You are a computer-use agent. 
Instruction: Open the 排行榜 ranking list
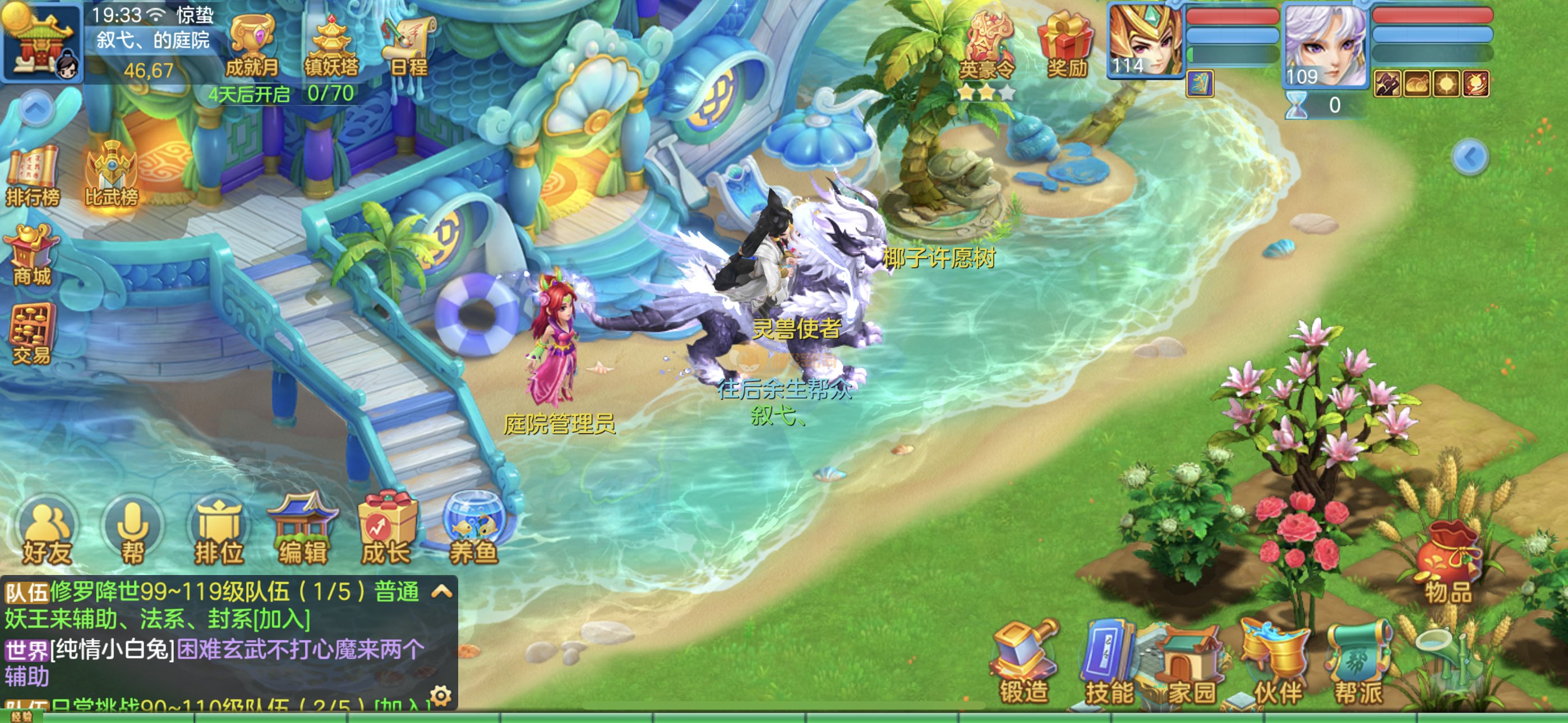[x=33, y=177]
